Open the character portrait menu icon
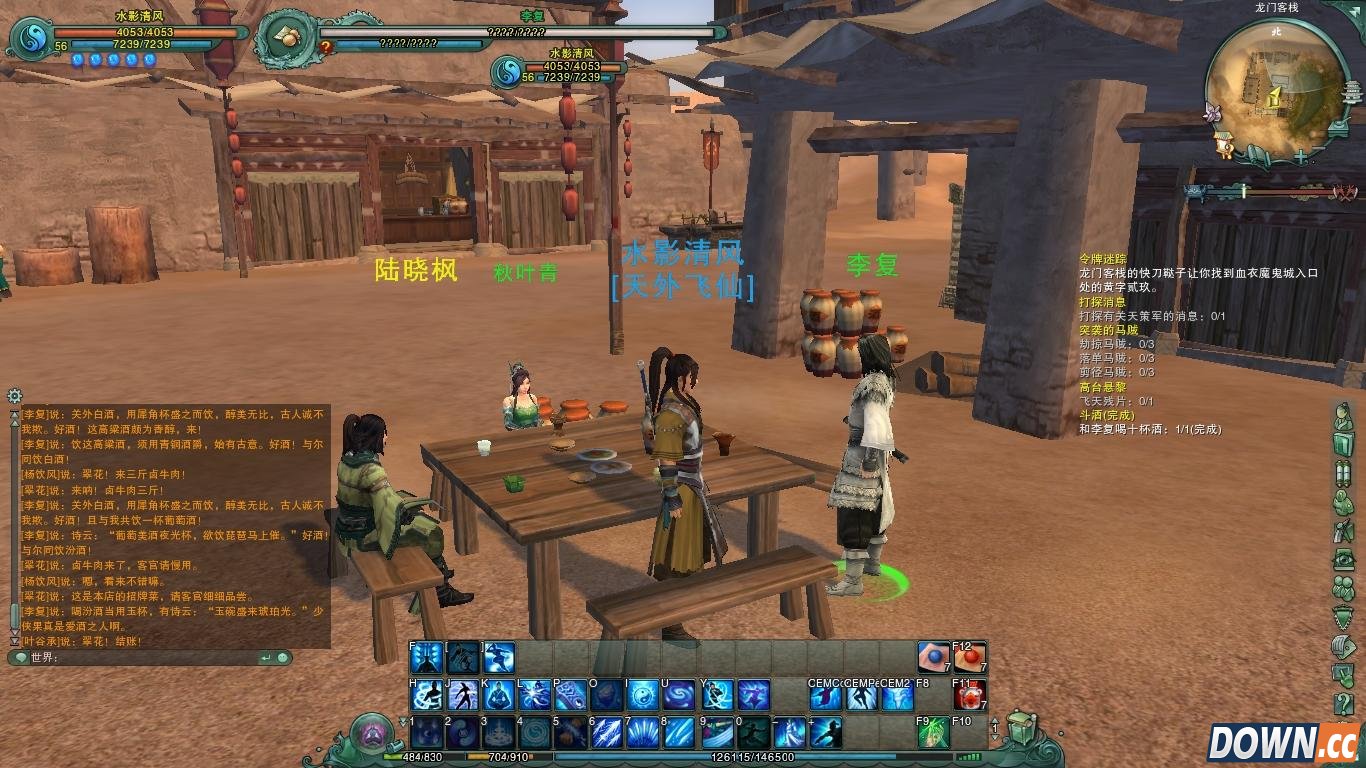Viewport: 1366px width, 768px height. 1343,415
